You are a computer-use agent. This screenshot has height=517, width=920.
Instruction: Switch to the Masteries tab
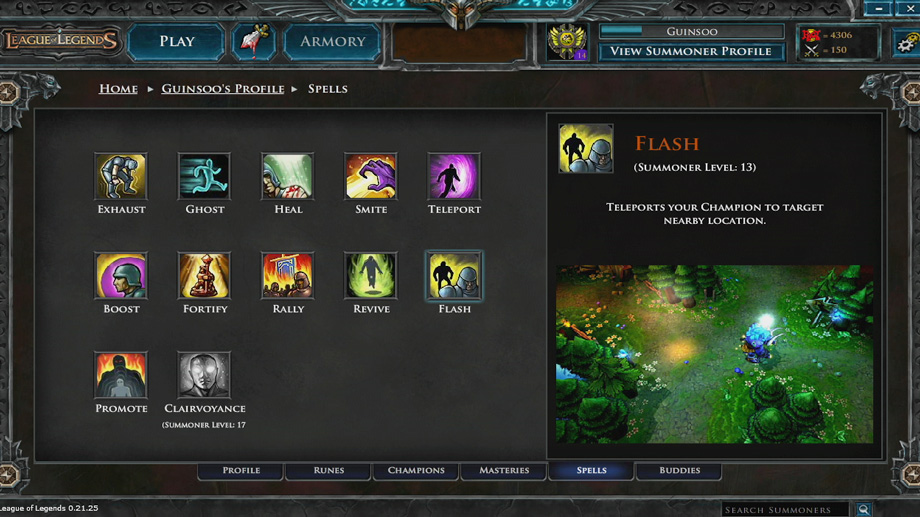pos(504,470)
